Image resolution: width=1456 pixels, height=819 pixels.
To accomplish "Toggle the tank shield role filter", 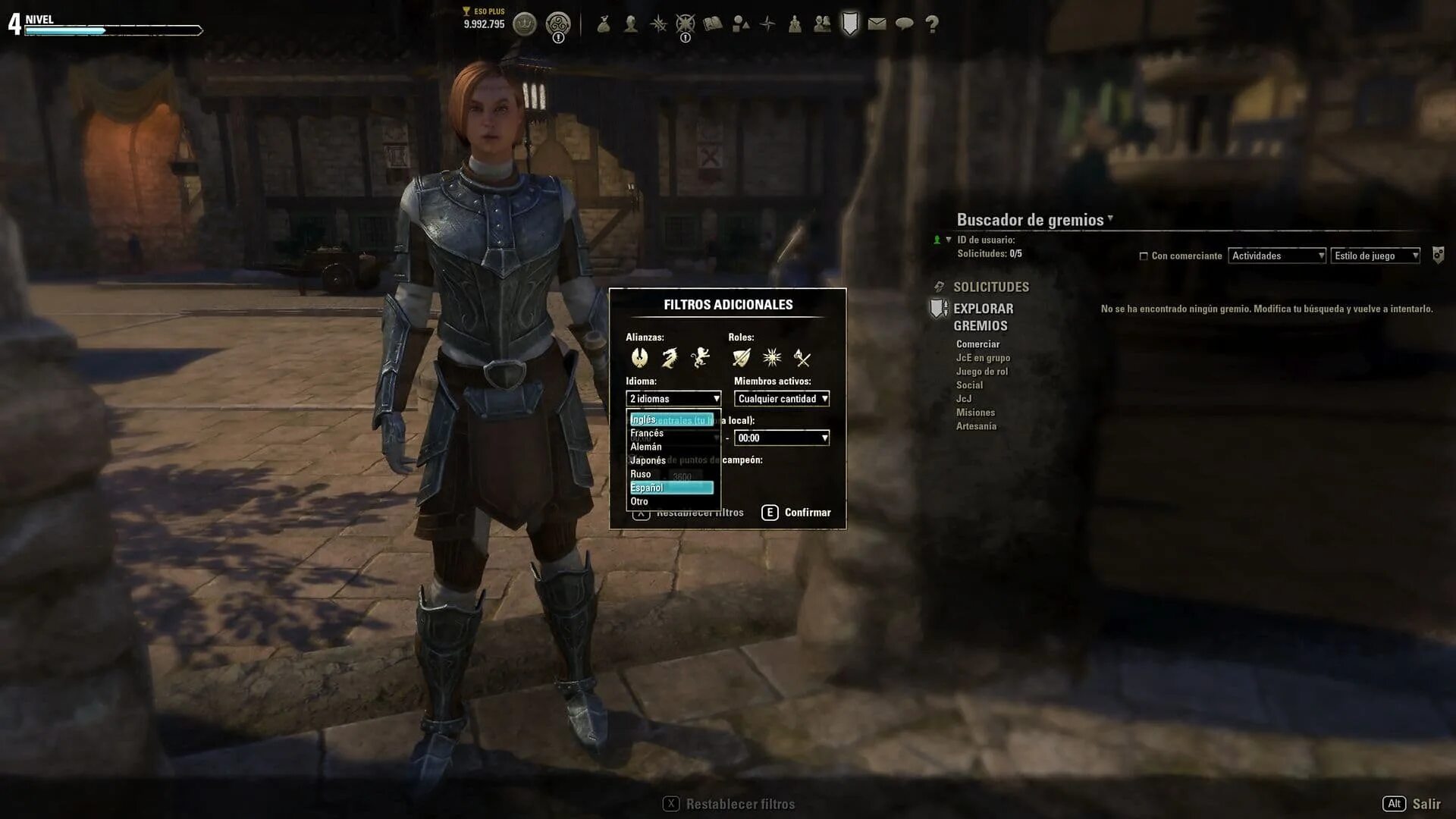I will coord(741,357).
